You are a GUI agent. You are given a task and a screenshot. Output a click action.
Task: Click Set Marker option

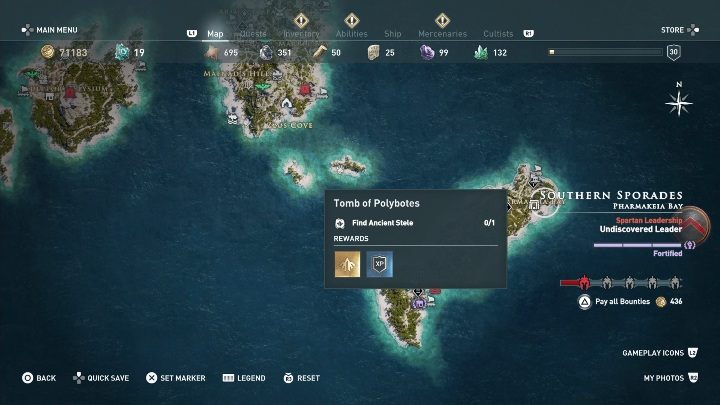[x=176, y=378]
